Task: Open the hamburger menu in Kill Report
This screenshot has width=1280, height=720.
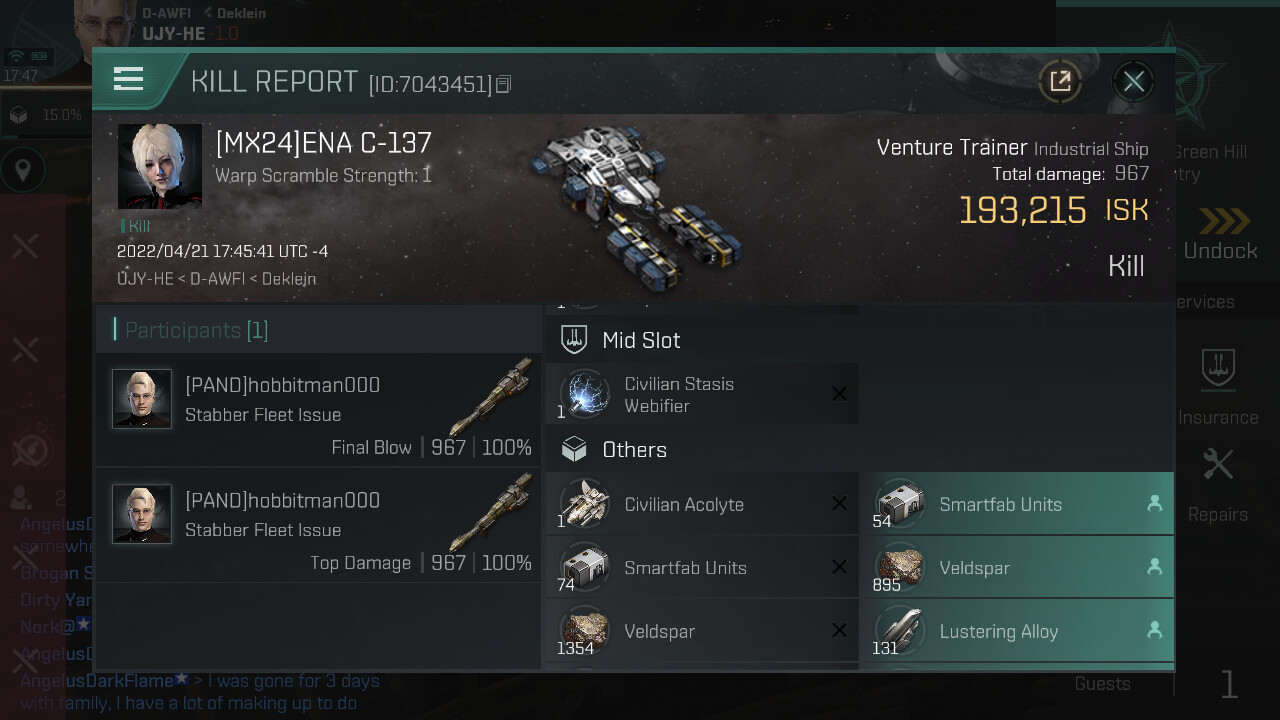Action: [x=129, y=79]
